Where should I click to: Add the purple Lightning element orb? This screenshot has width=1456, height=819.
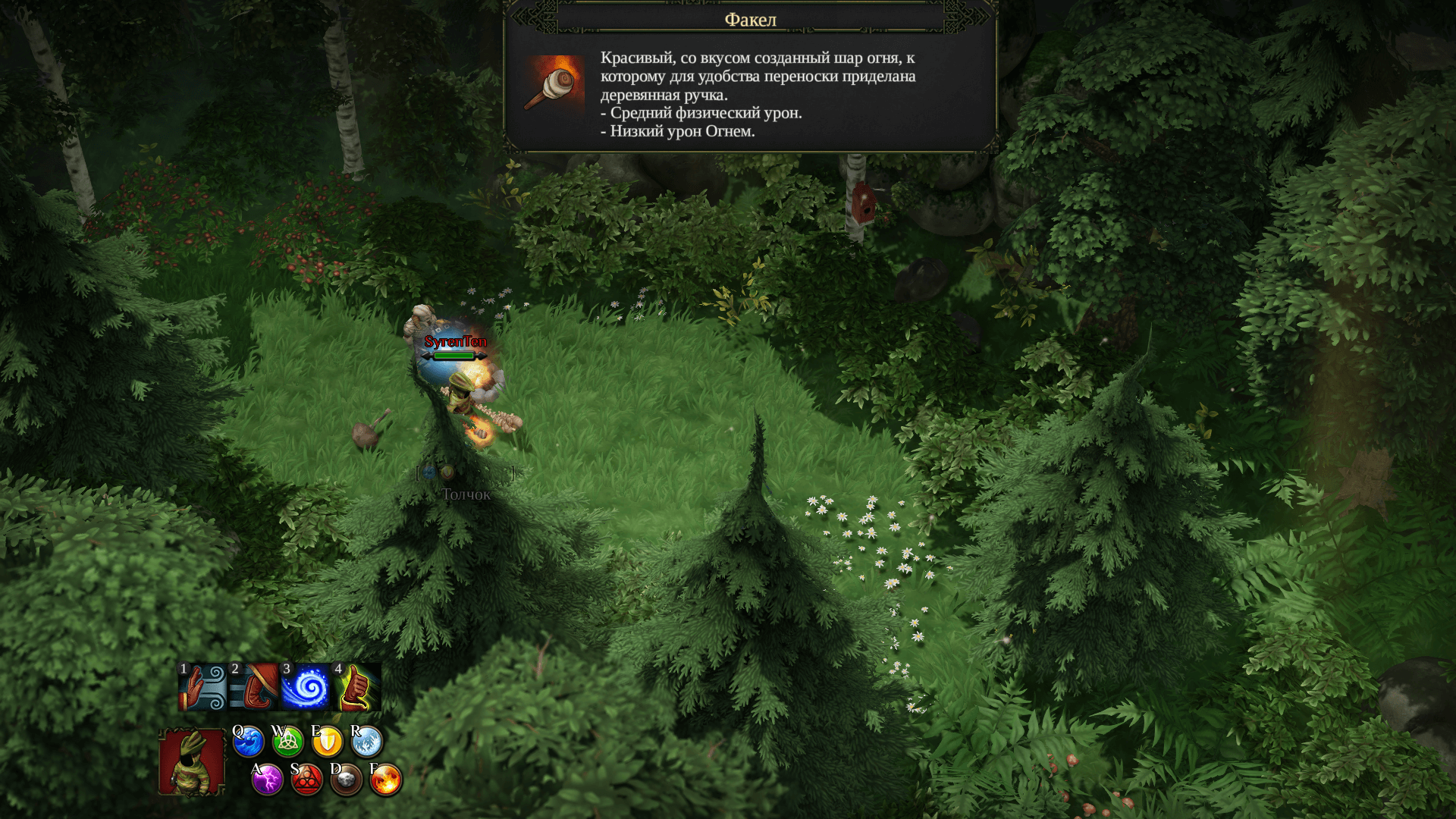click(x=268, y=780)
